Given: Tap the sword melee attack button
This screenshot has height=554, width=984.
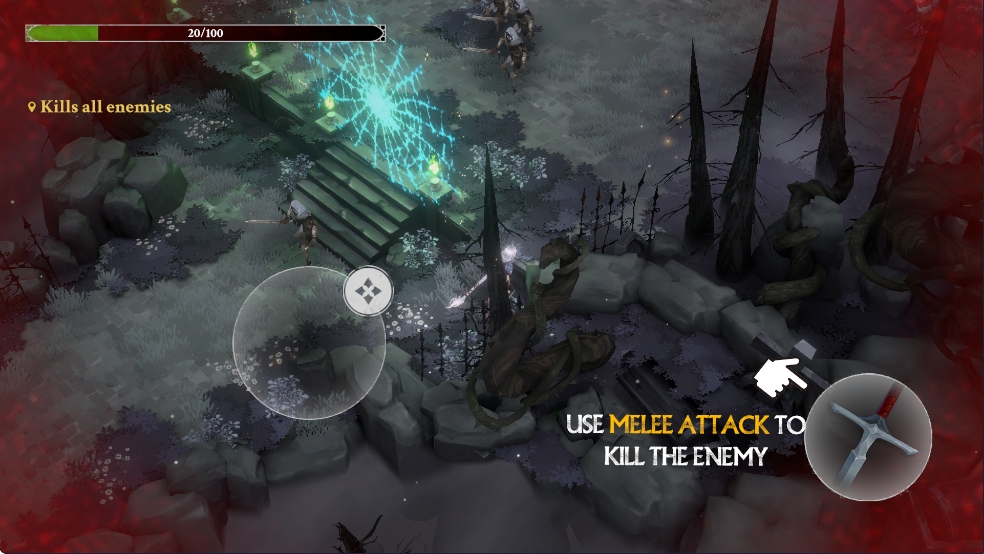Looking at the screenshot, I should click(867, 437).
